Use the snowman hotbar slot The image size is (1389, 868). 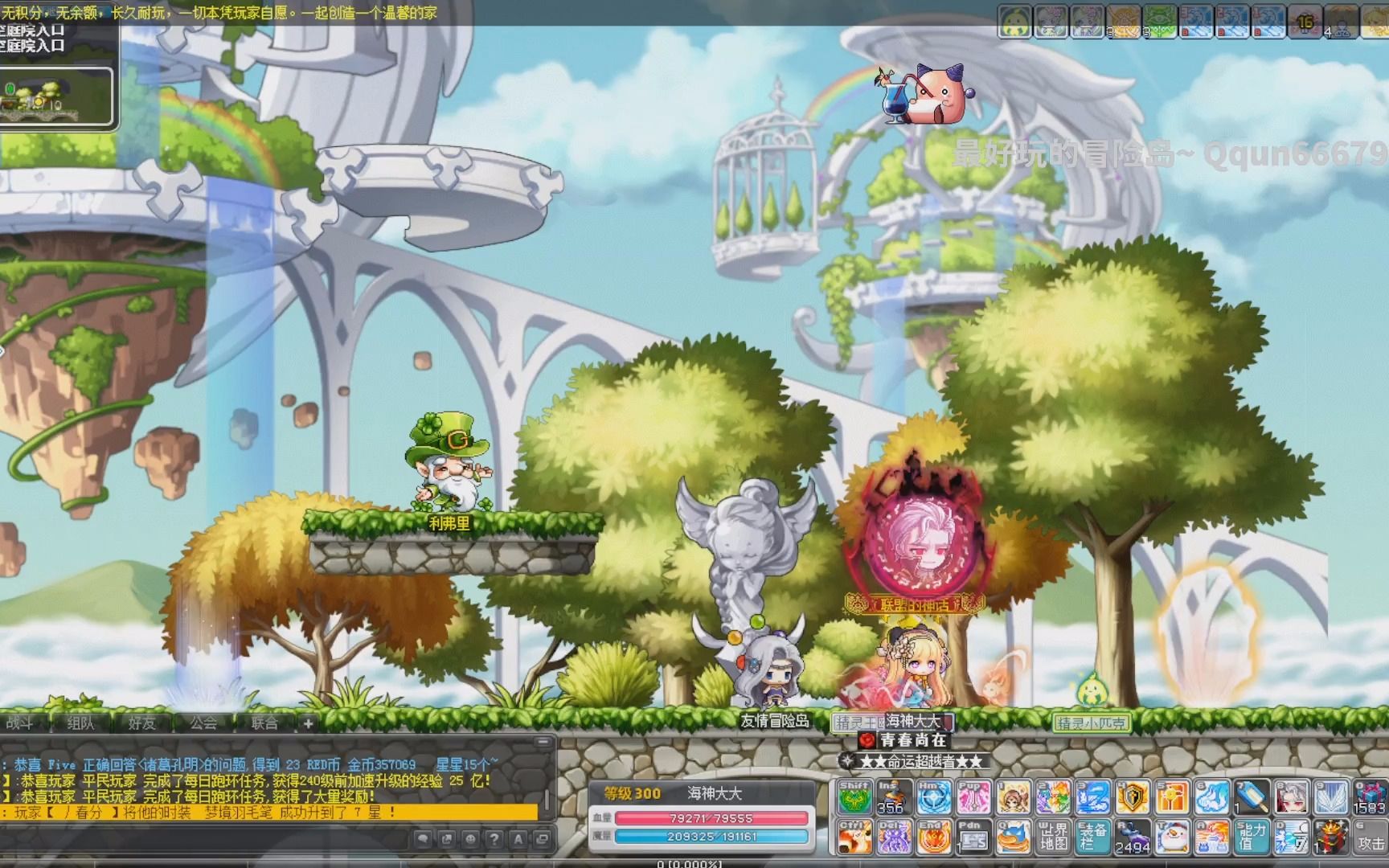click(x=1172, y=837)
